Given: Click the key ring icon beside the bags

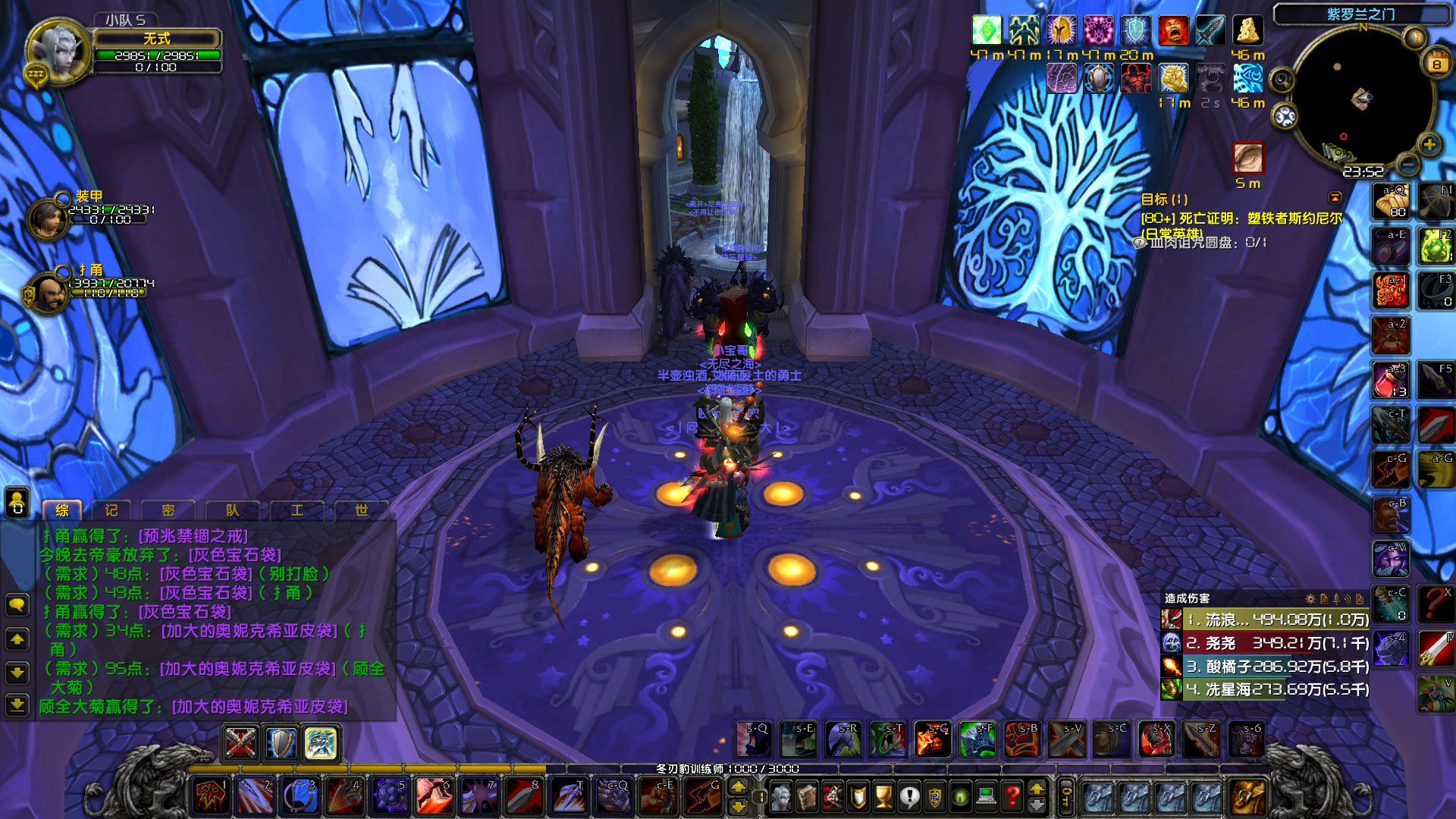Looking at the screenshot, I should click(x=1065, y=797).
